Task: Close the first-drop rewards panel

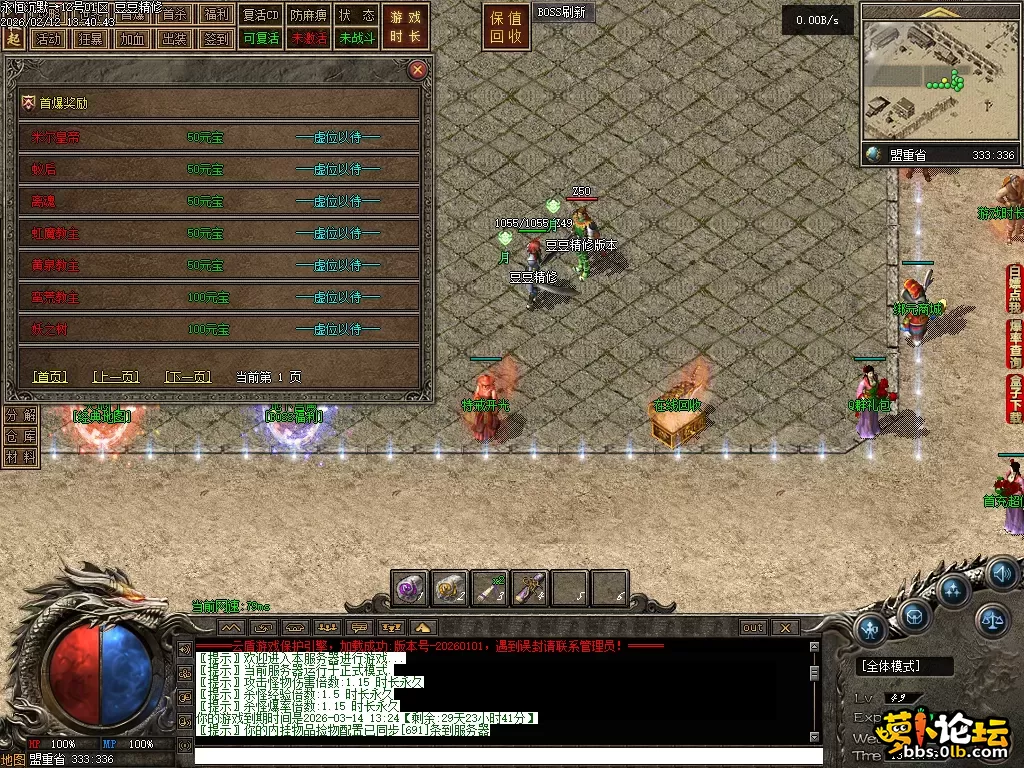Action: 418,70
